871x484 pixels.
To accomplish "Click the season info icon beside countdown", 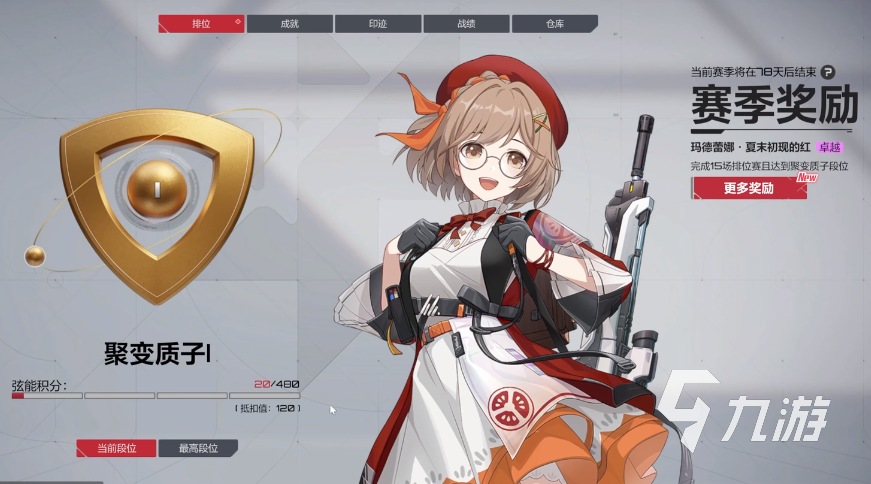I will coord(827,72).
